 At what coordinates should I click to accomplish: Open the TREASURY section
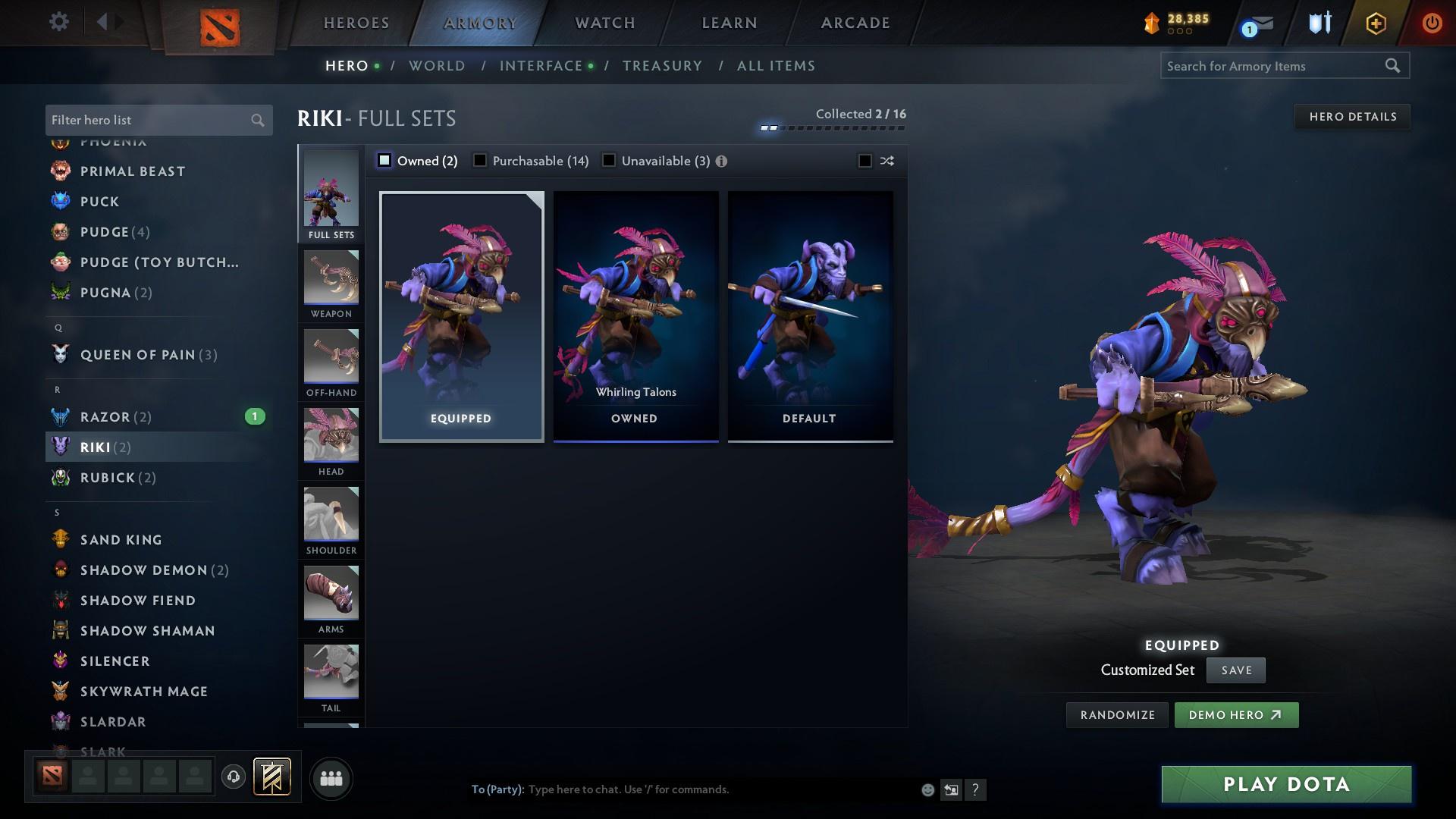[x=661, y=66]
